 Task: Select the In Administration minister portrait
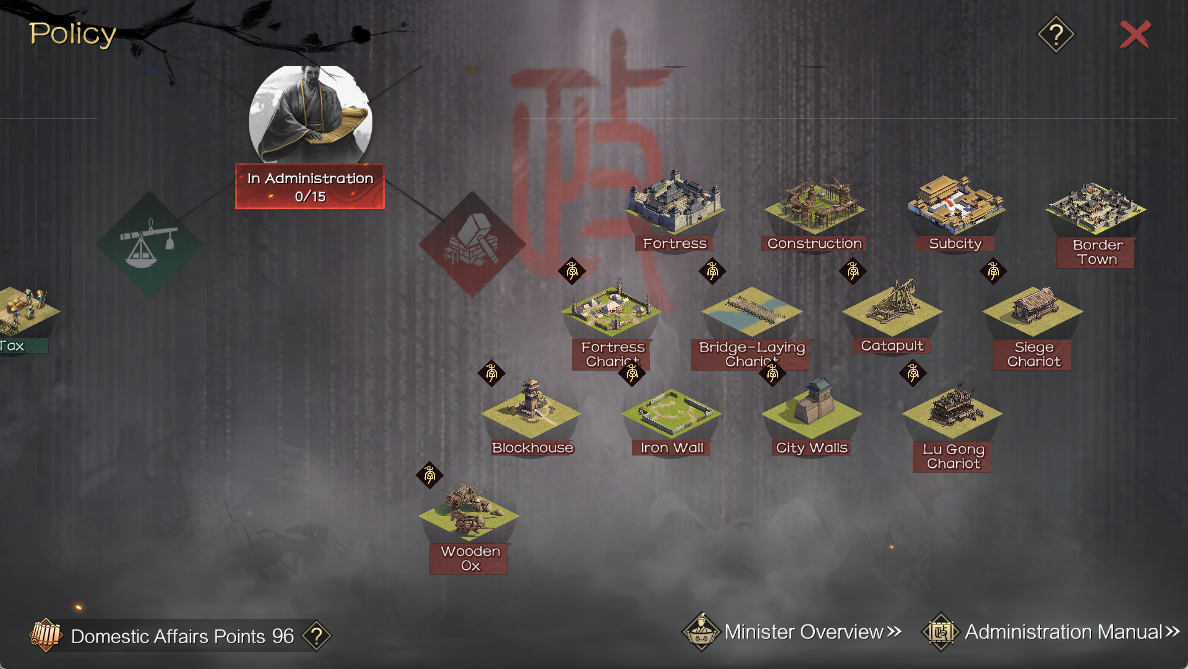[x=310, y=115]
